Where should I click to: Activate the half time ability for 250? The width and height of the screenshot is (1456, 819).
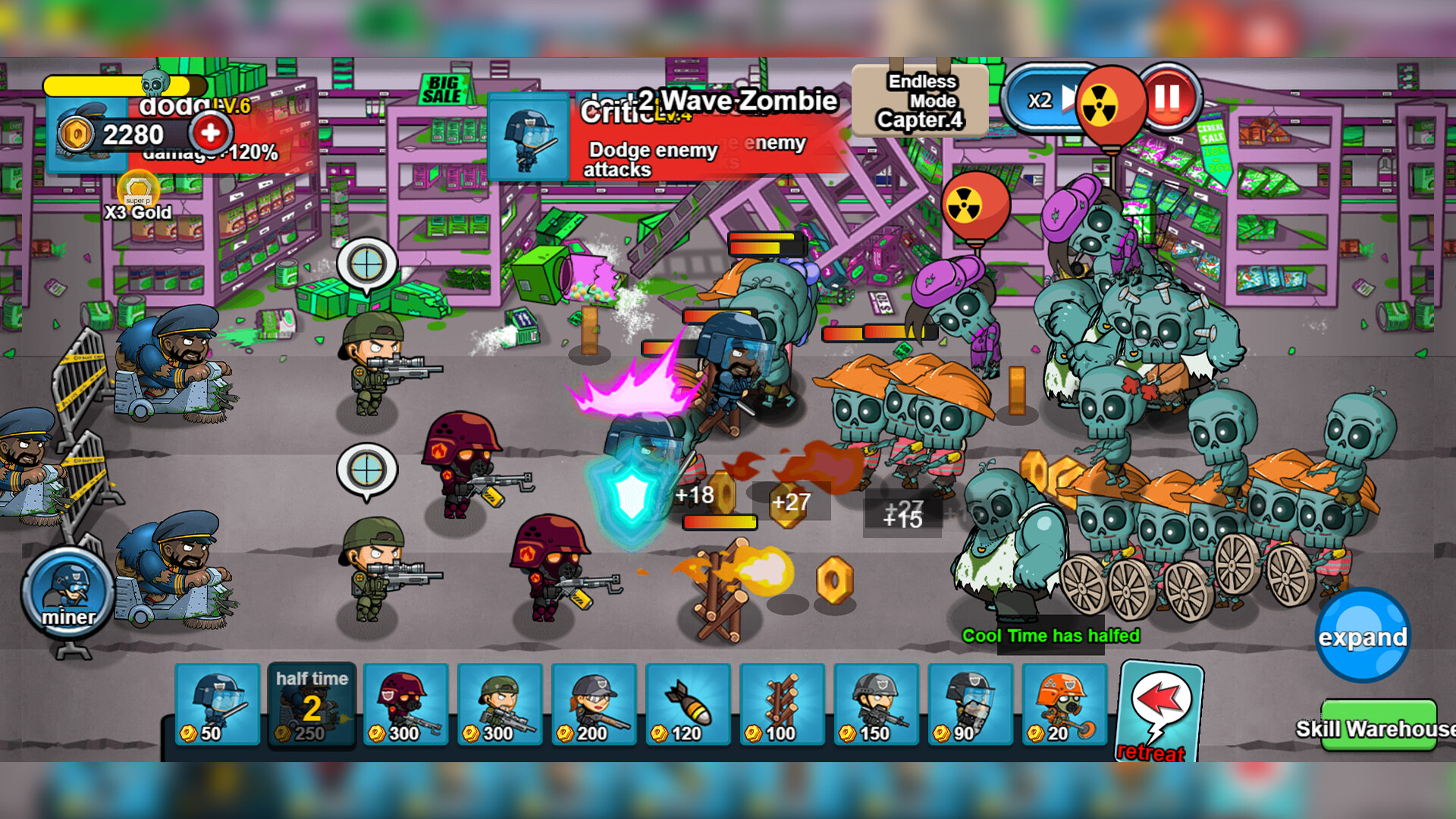coord(312,705)
